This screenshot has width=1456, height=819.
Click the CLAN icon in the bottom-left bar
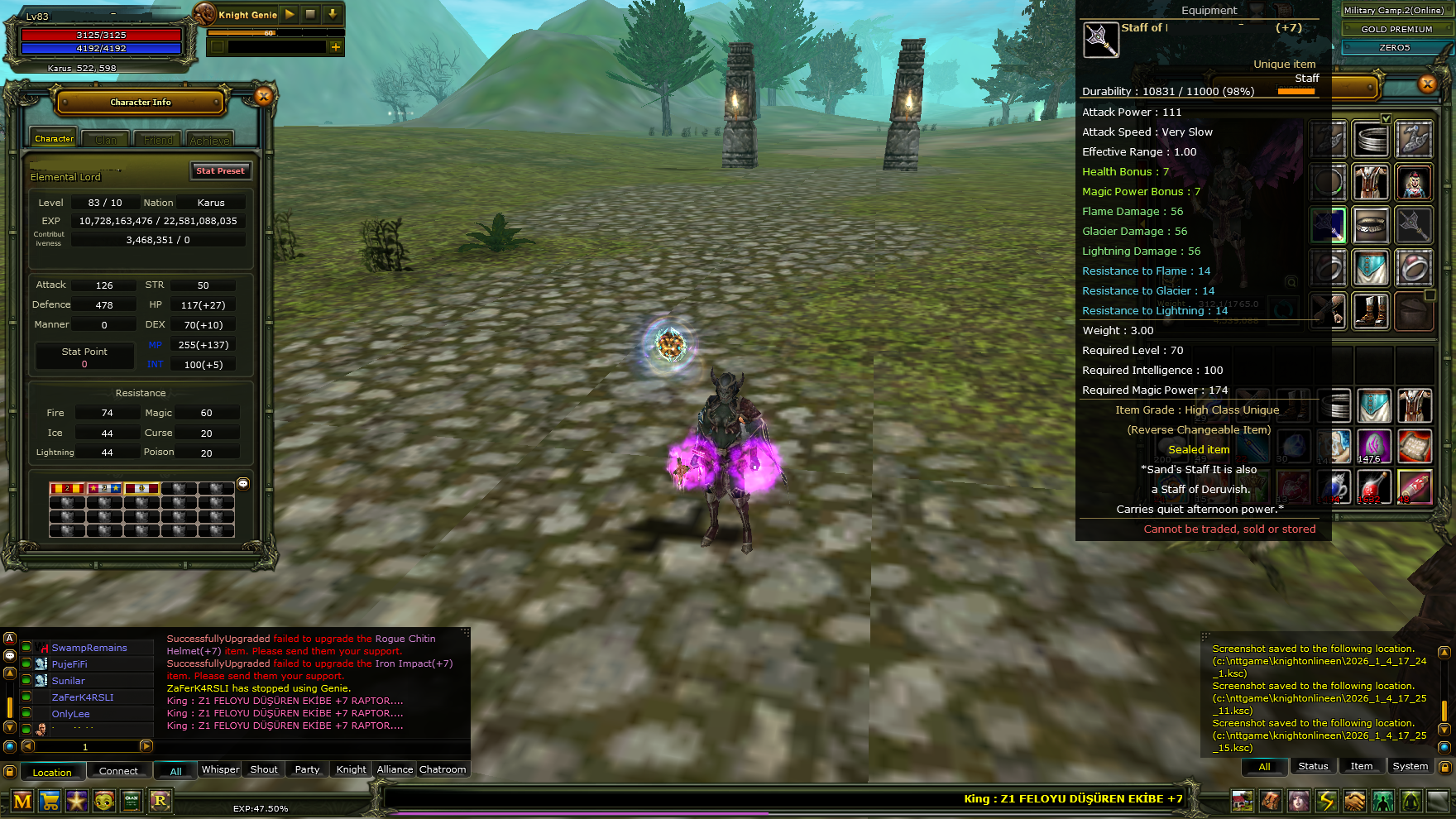point(131,800)
